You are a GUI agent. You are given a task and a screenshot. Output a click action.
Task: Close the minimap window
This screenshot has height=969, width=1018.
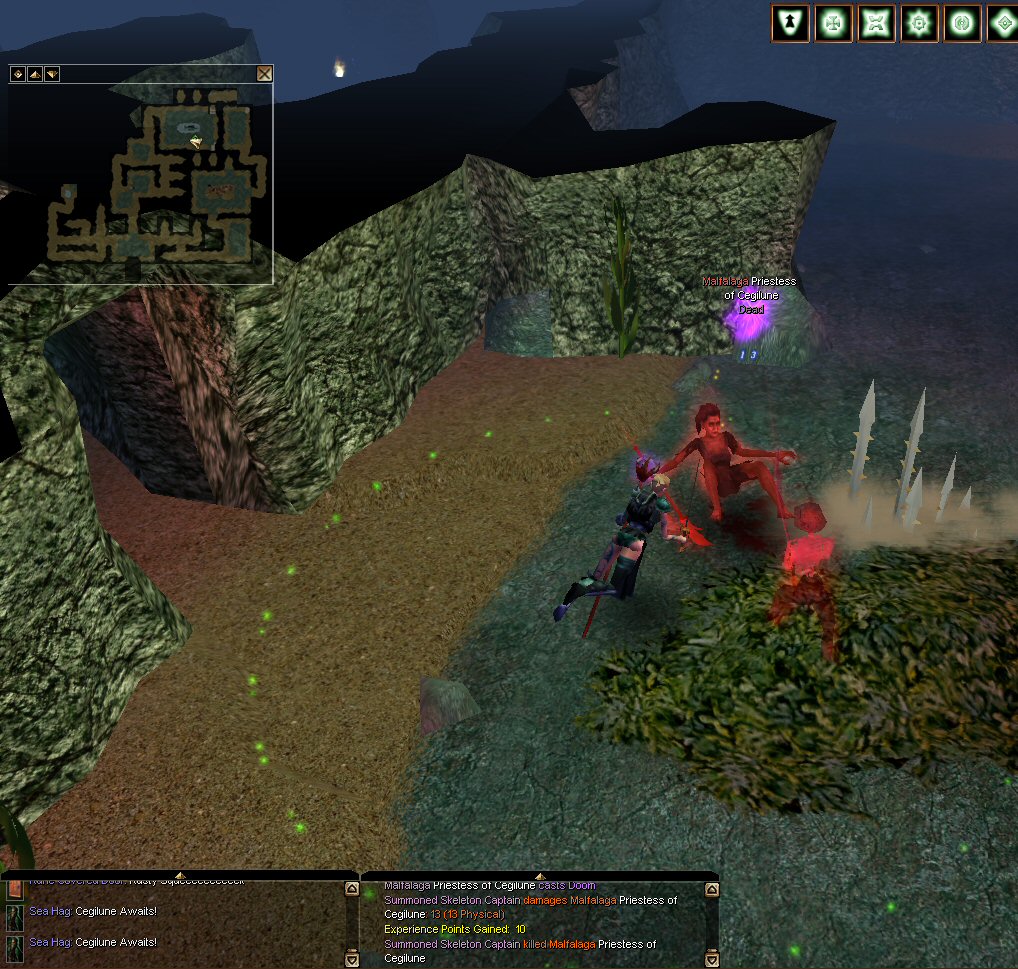[x=264, y=73]
